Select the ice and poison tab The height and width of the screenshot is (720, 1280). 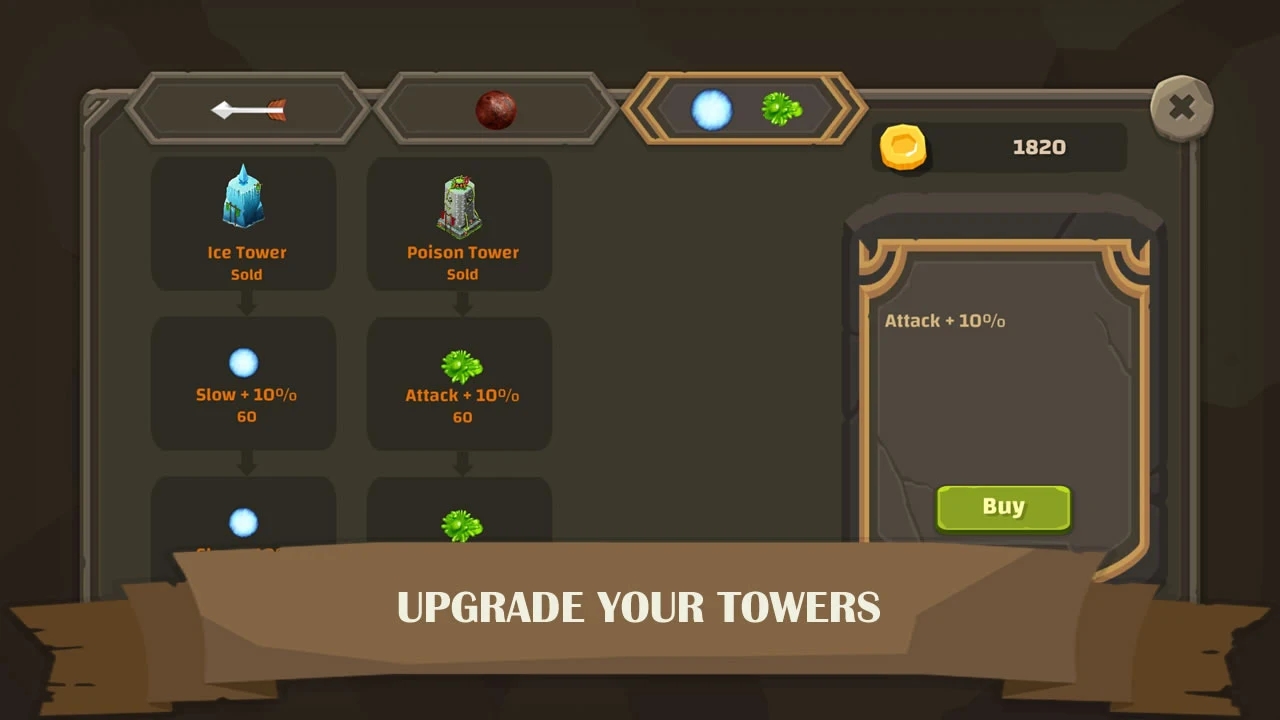[x=745, y=109]
